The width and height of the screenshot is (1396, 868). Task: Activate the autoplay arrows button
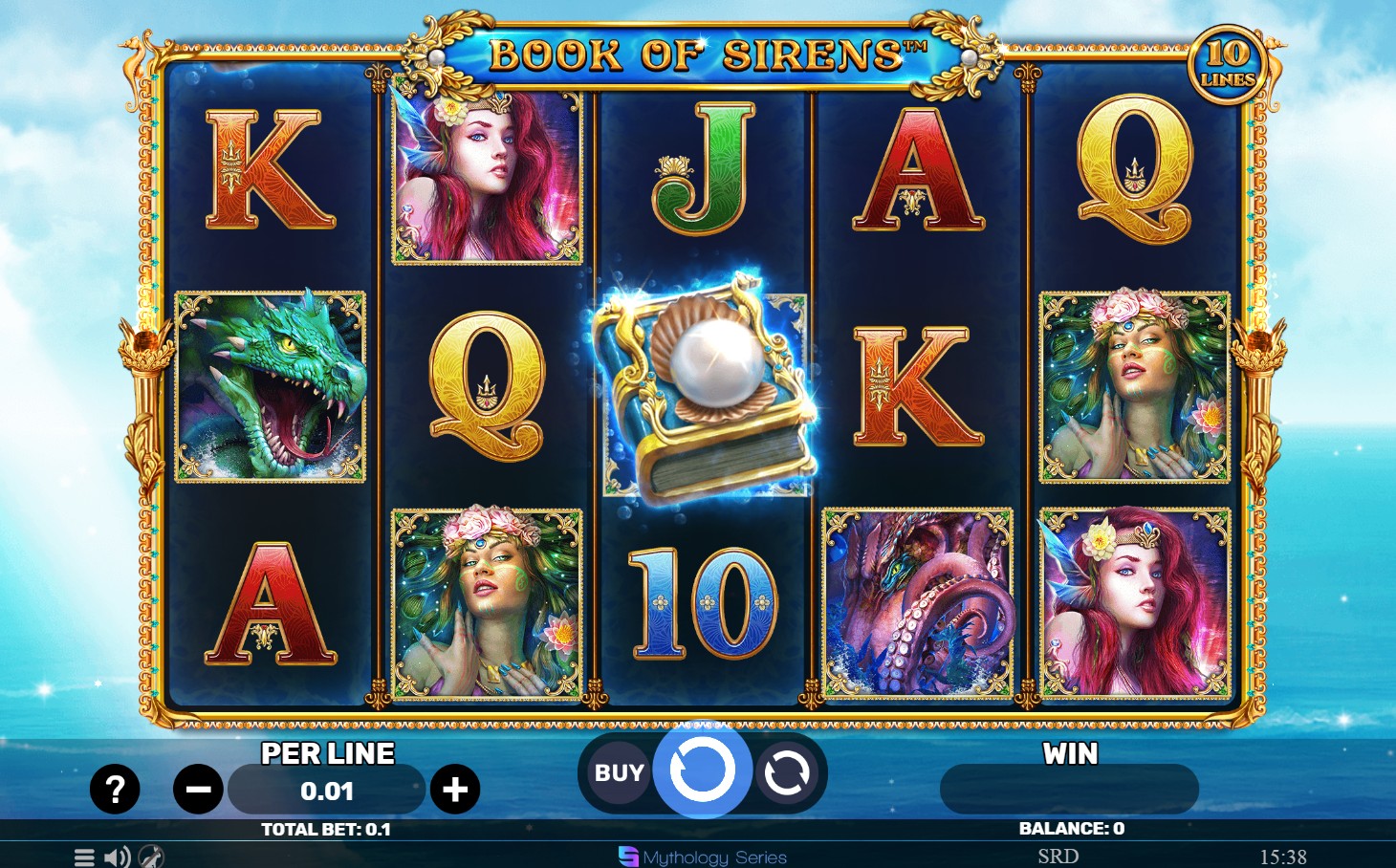tap(786, 772)
